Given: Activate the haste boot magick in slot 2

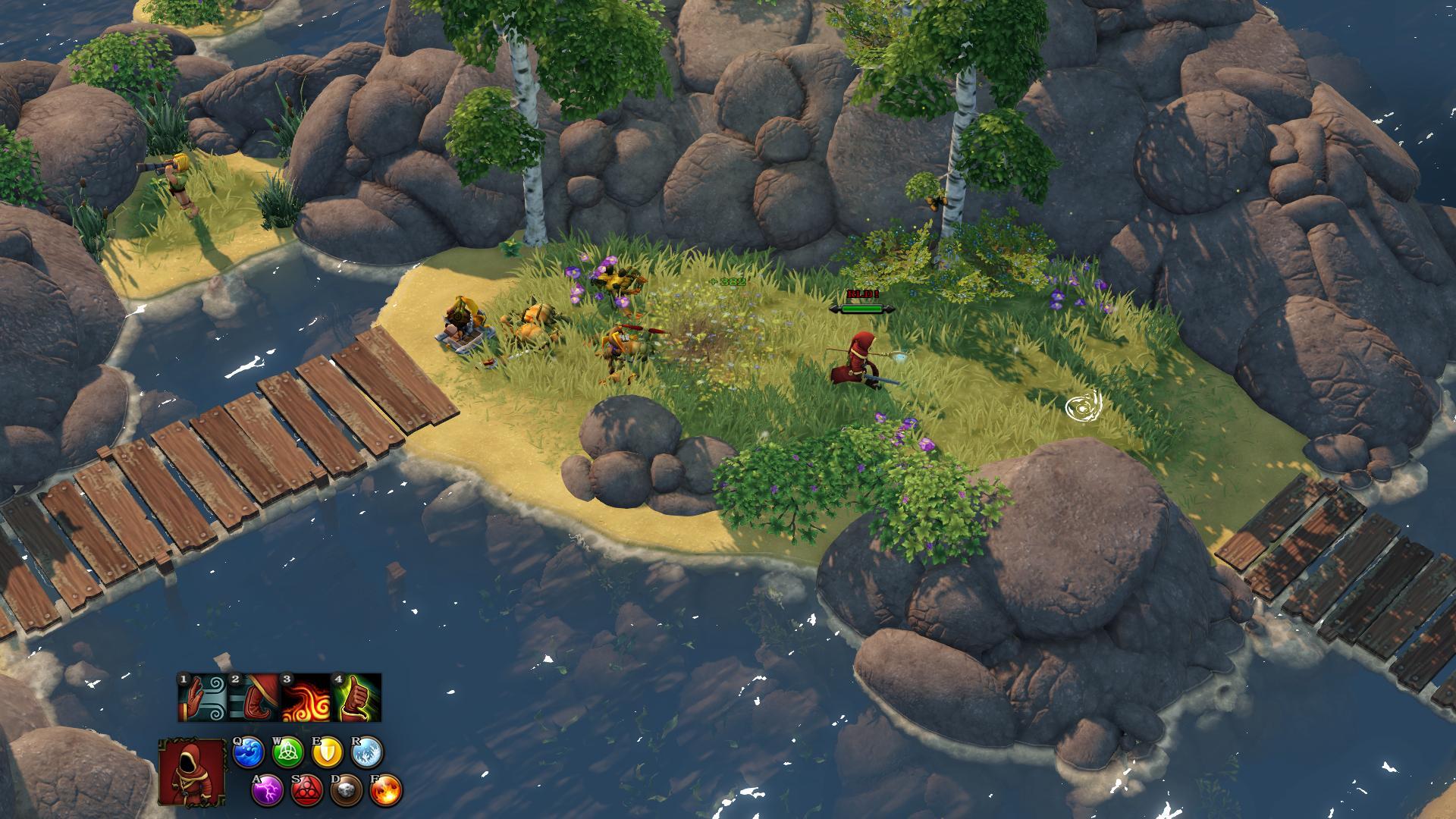Looking at the screenshot, I should coord(254,698).
